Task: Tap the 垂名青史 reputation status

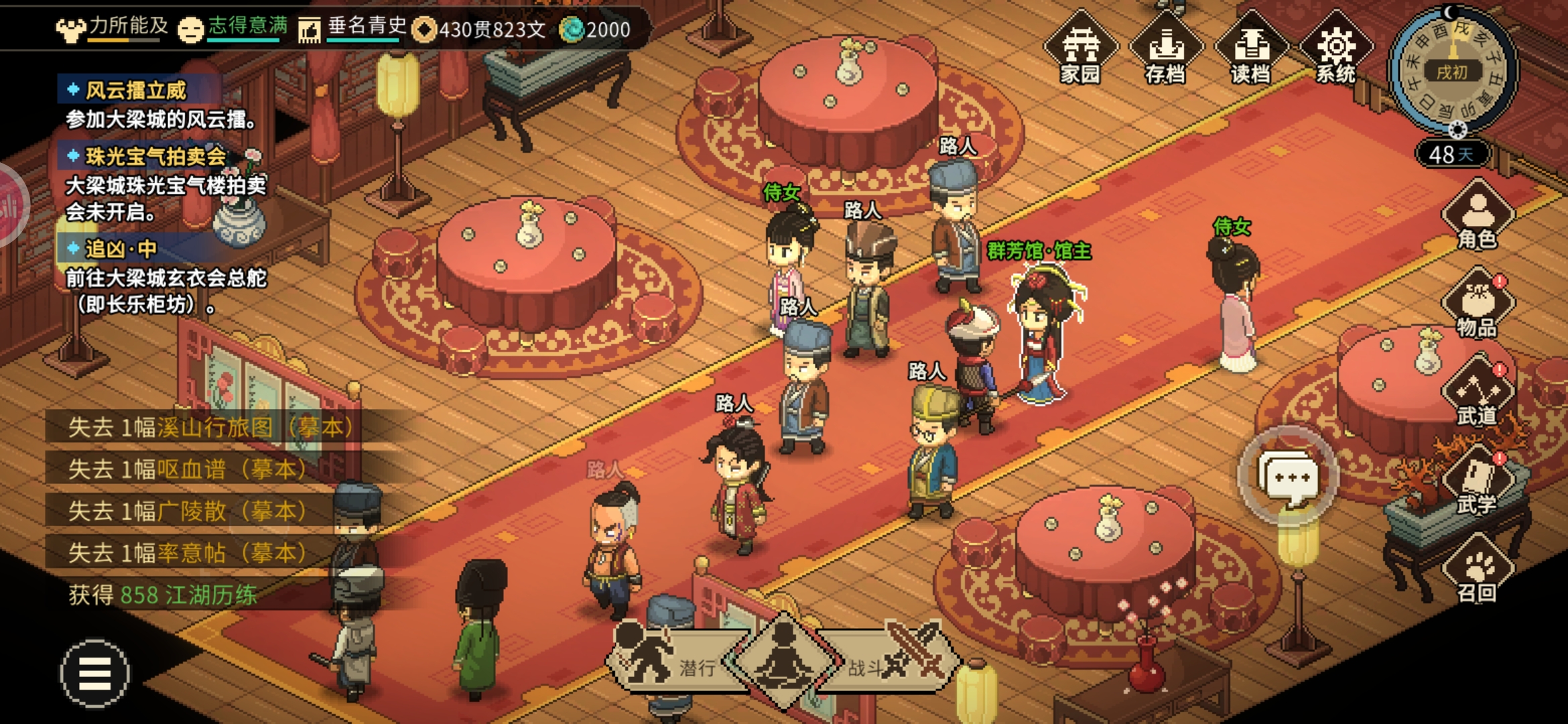Action: [353, 28]
